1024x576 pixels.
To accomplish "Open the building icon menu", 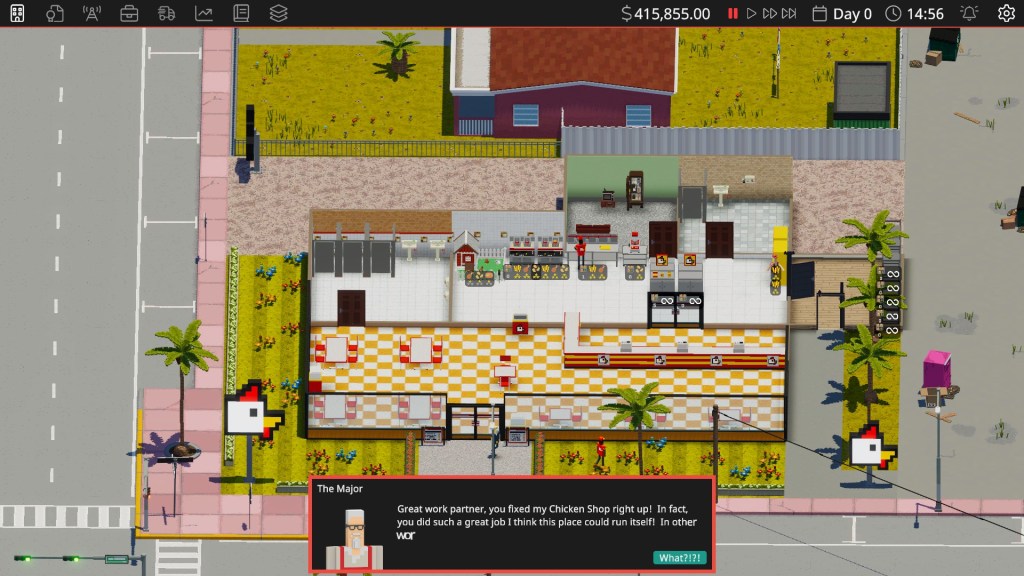I will coord(17,13).
